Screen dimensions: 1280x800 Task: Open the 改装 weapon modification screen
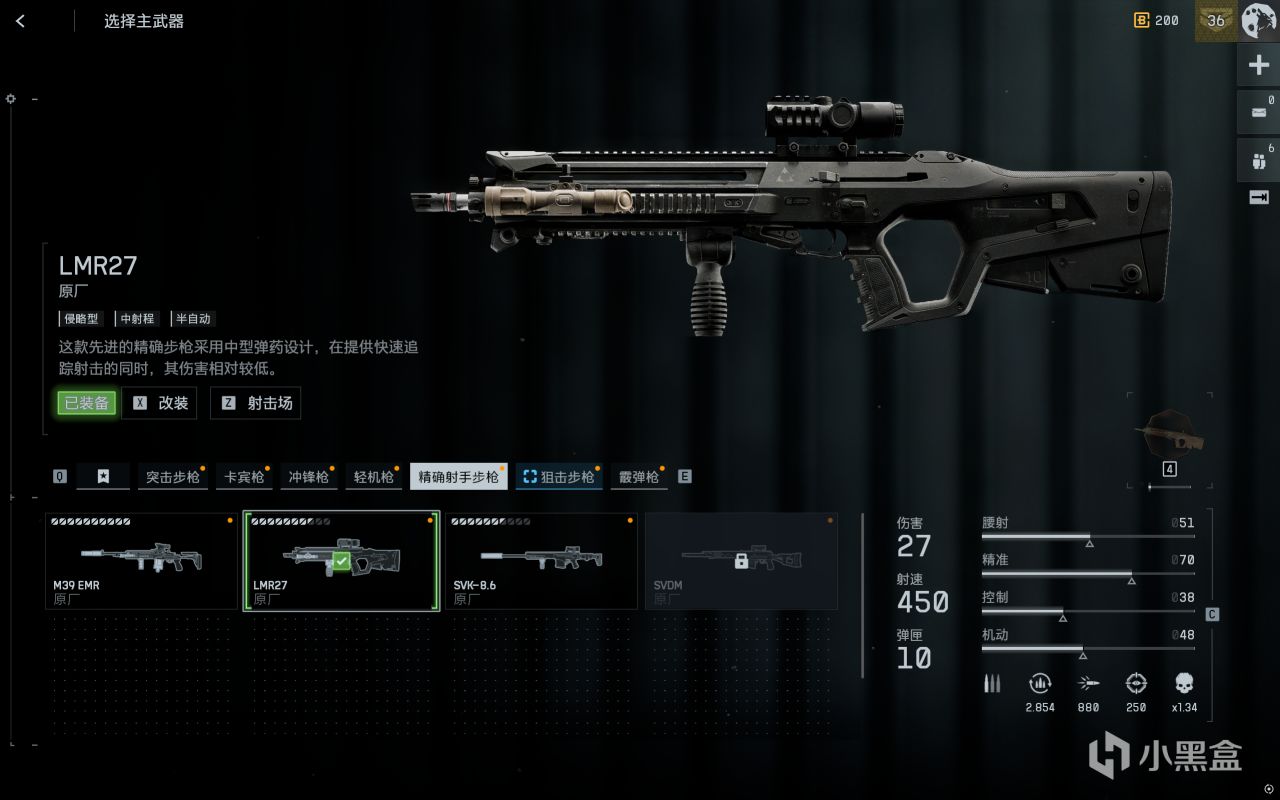tap(160, 403)
